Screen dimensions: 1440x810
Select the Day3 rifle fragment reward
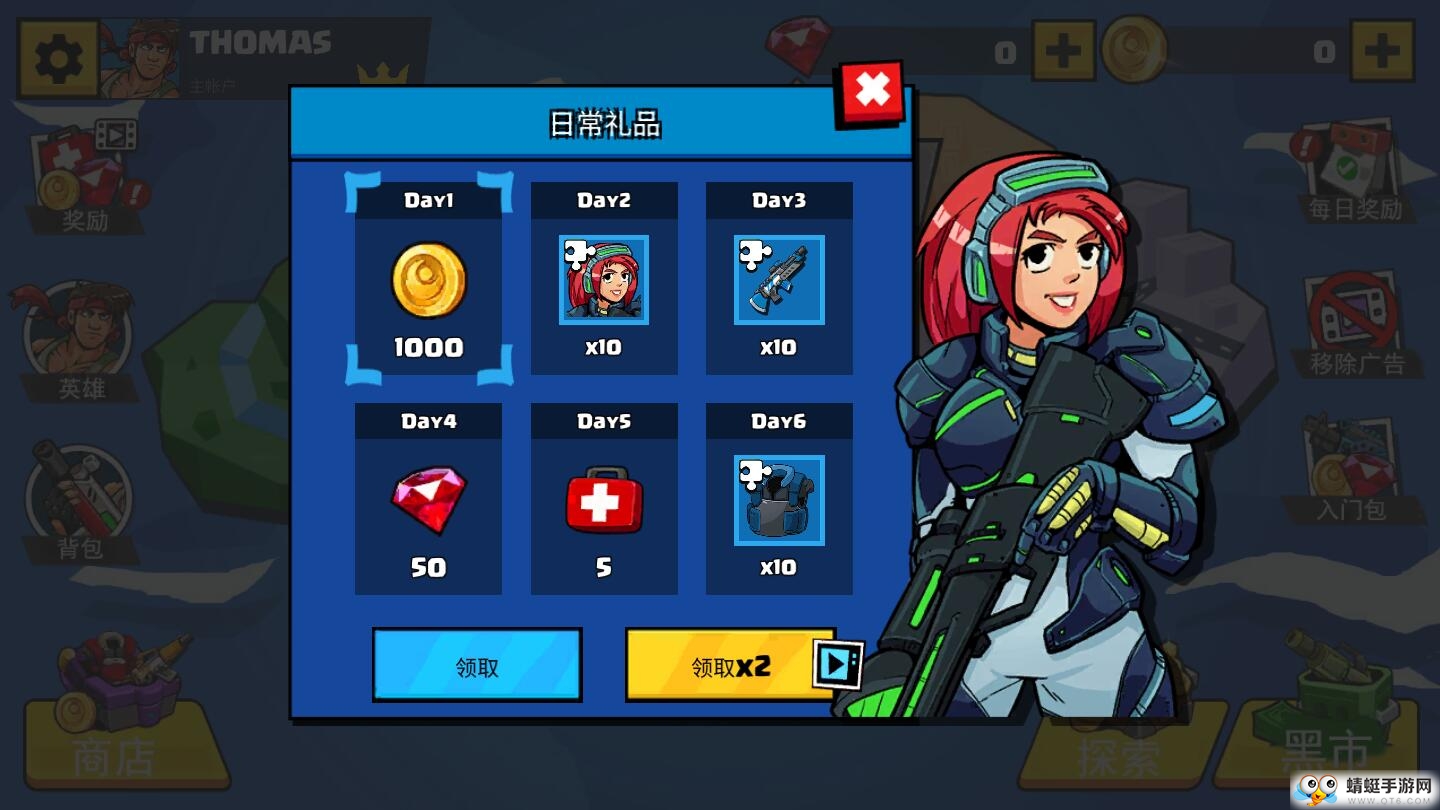click(x=779, y=279)
